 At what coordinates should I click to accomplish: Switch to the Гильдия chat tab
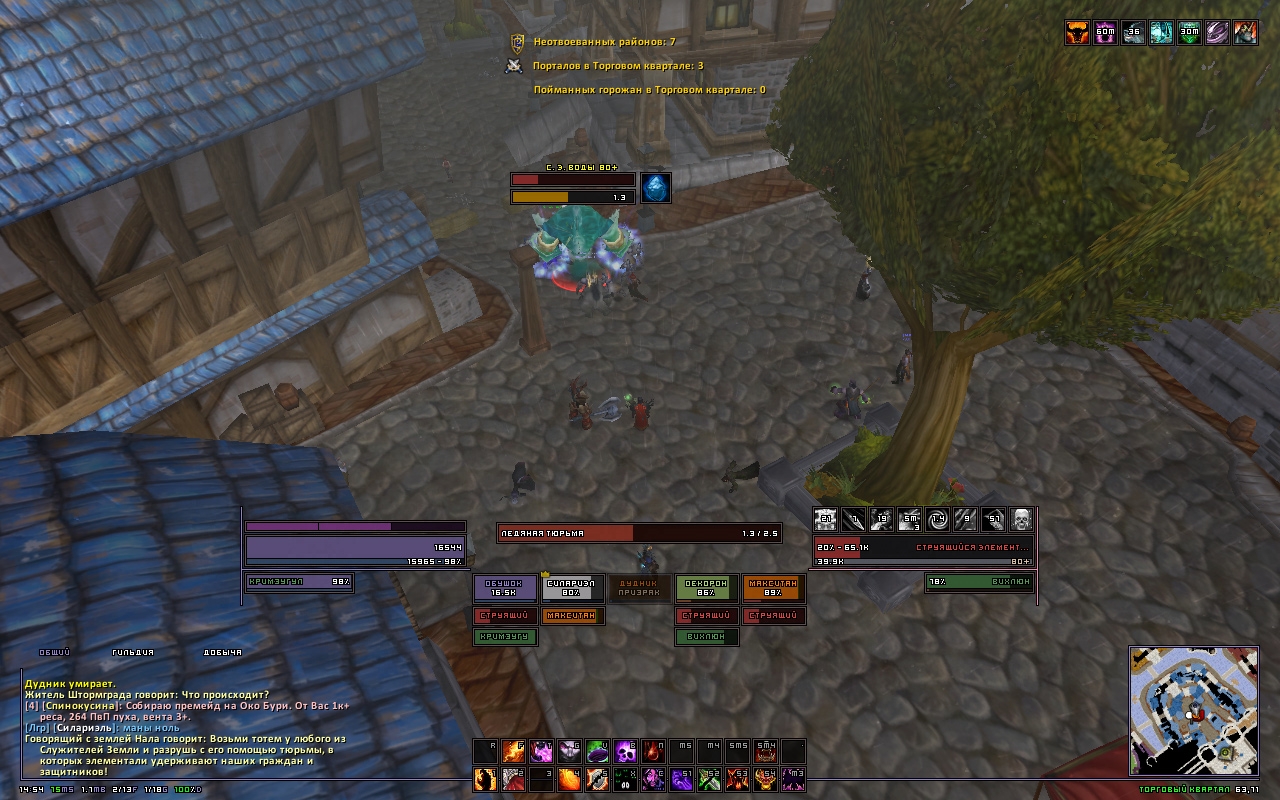click(x=132, y=653)
